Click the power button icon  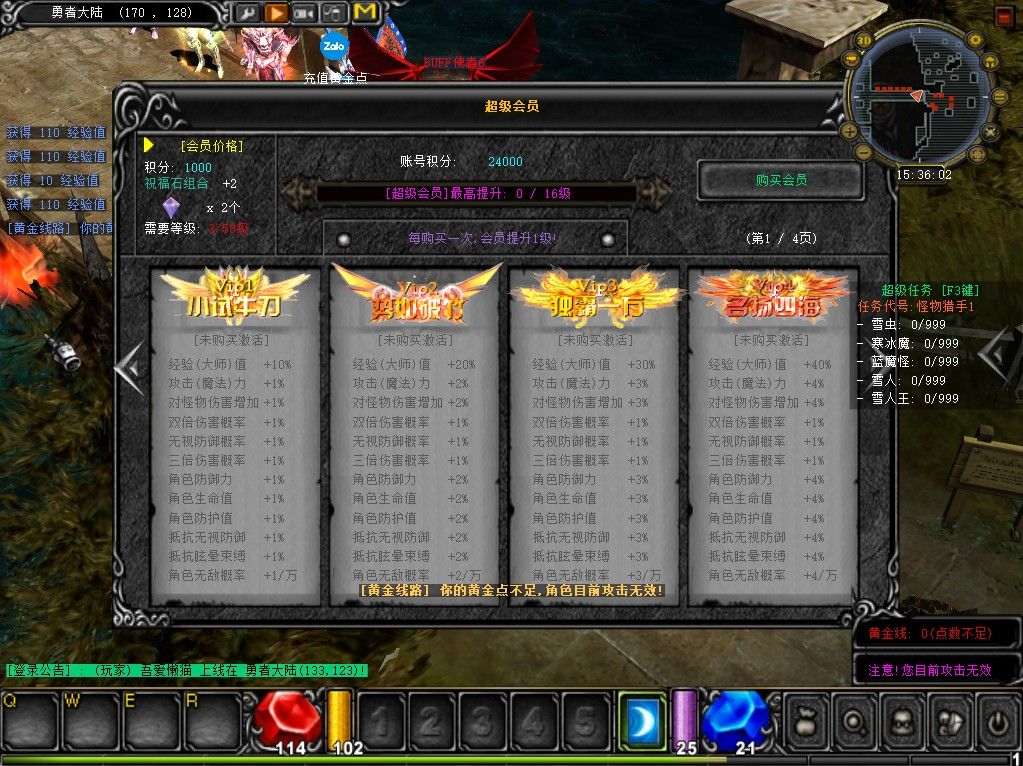tap(998, 719)
